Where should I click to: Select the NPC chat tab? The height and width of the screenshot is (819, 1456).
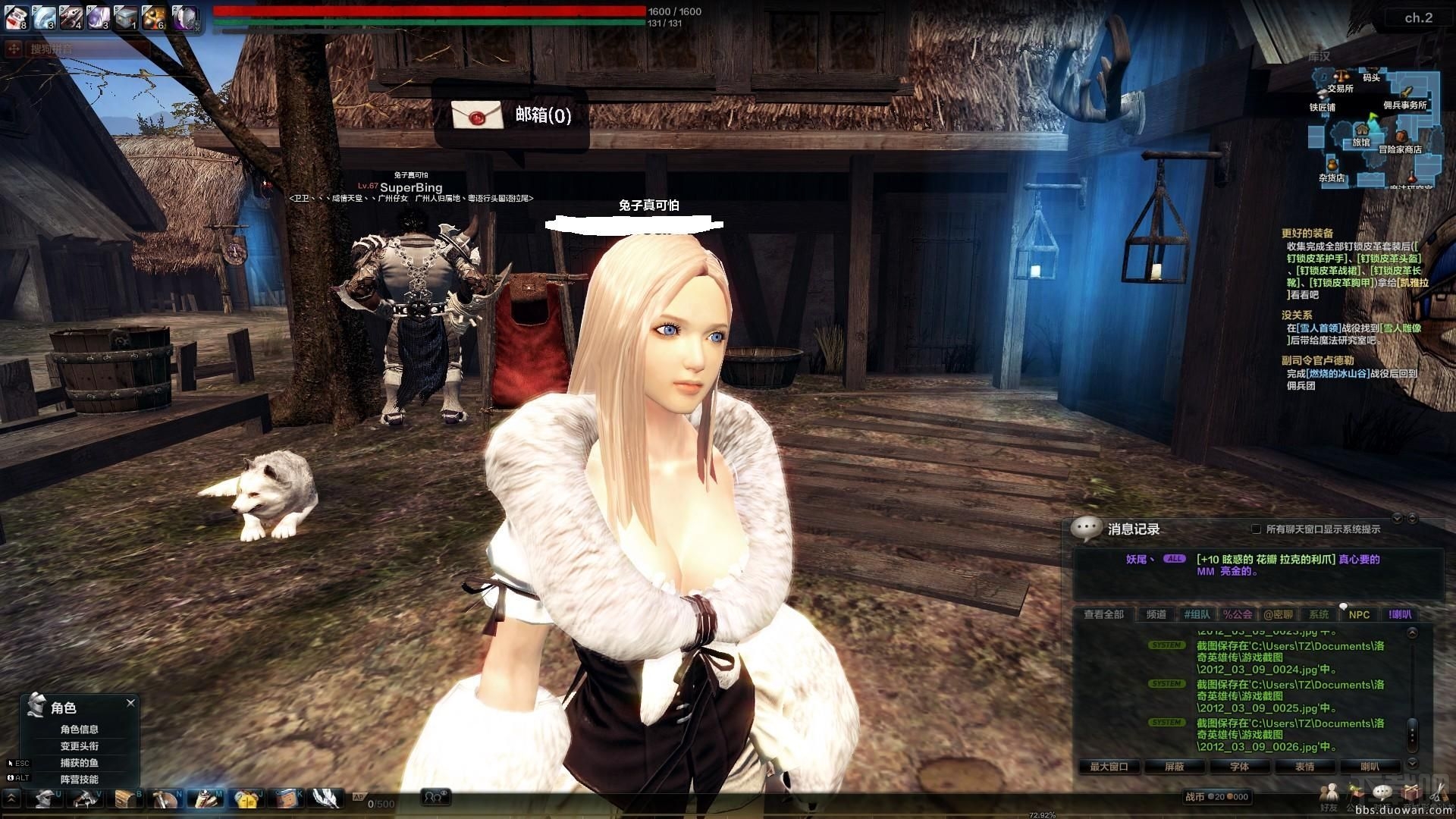1359,614
